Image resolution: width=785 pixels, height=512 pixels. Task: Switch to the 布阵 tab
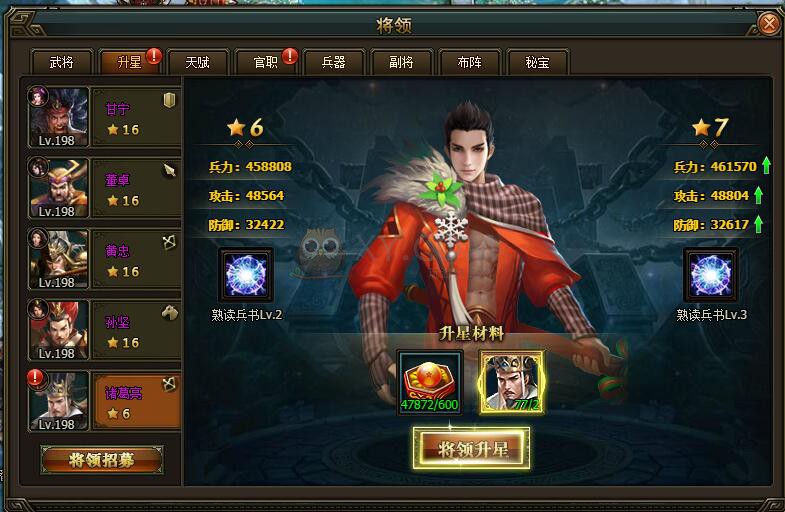click(x=469, y=62)
